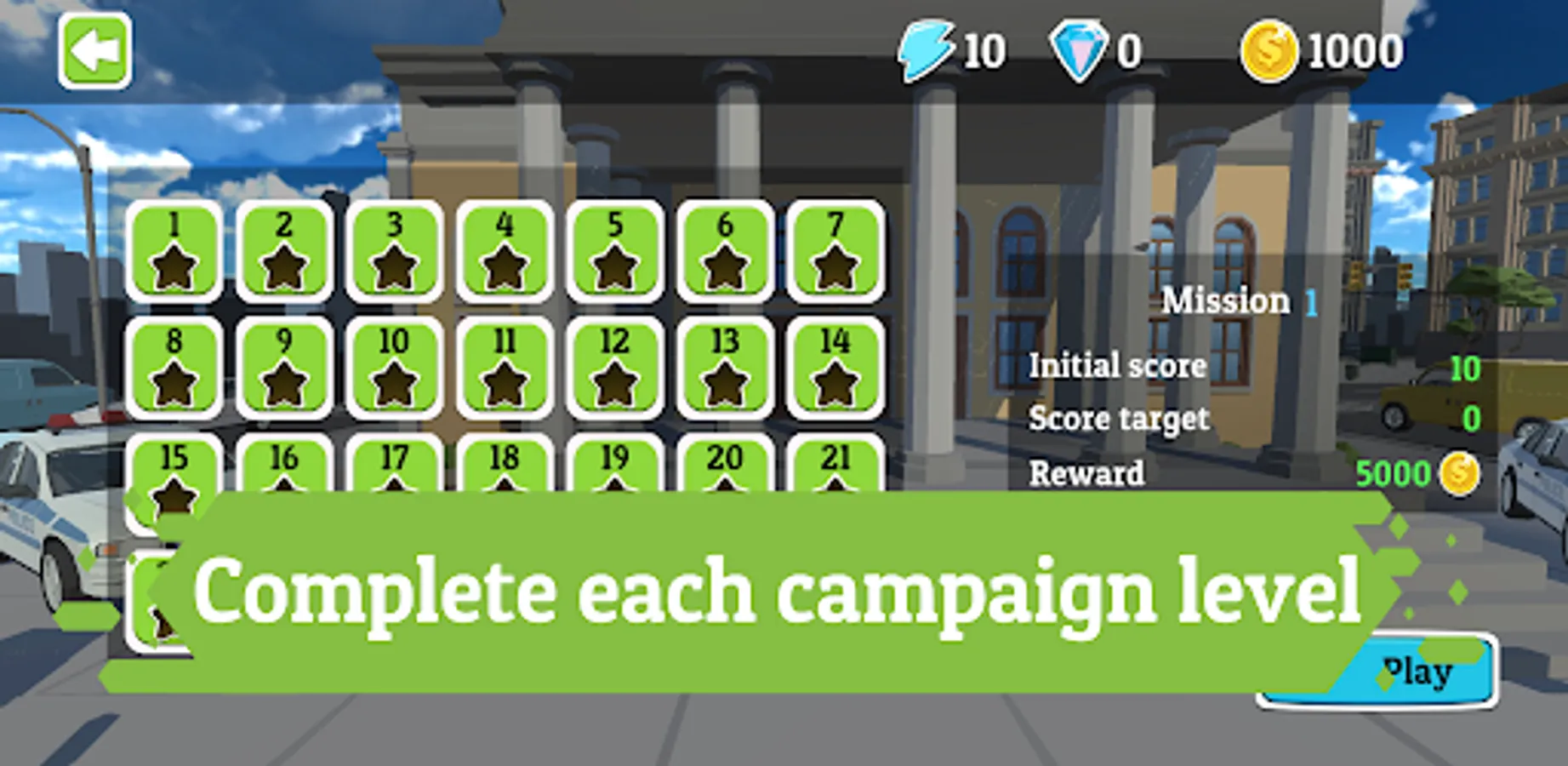Click the back arrow button

coord(94,51)
